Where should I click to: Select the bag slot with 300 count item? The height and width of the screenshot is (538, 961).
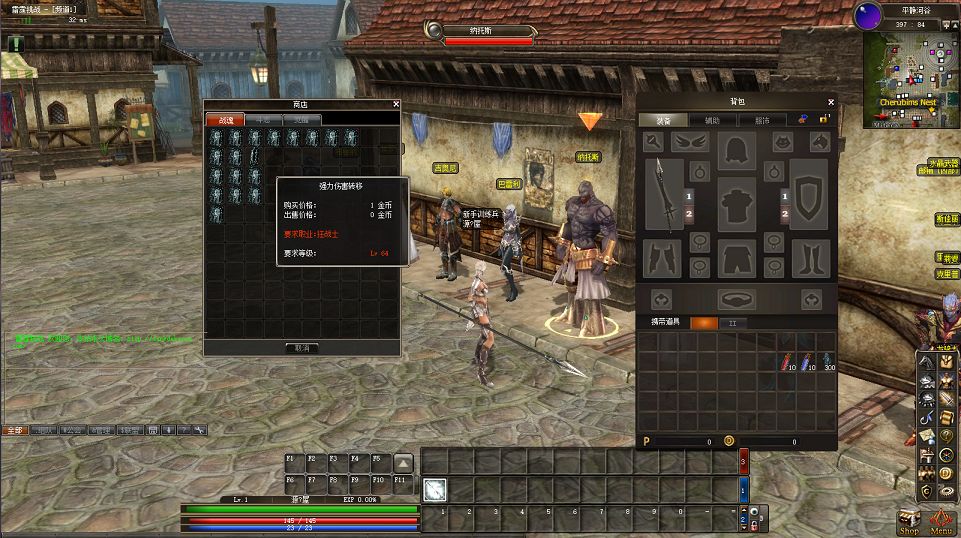pyautogui.click(x=828, y=362)
